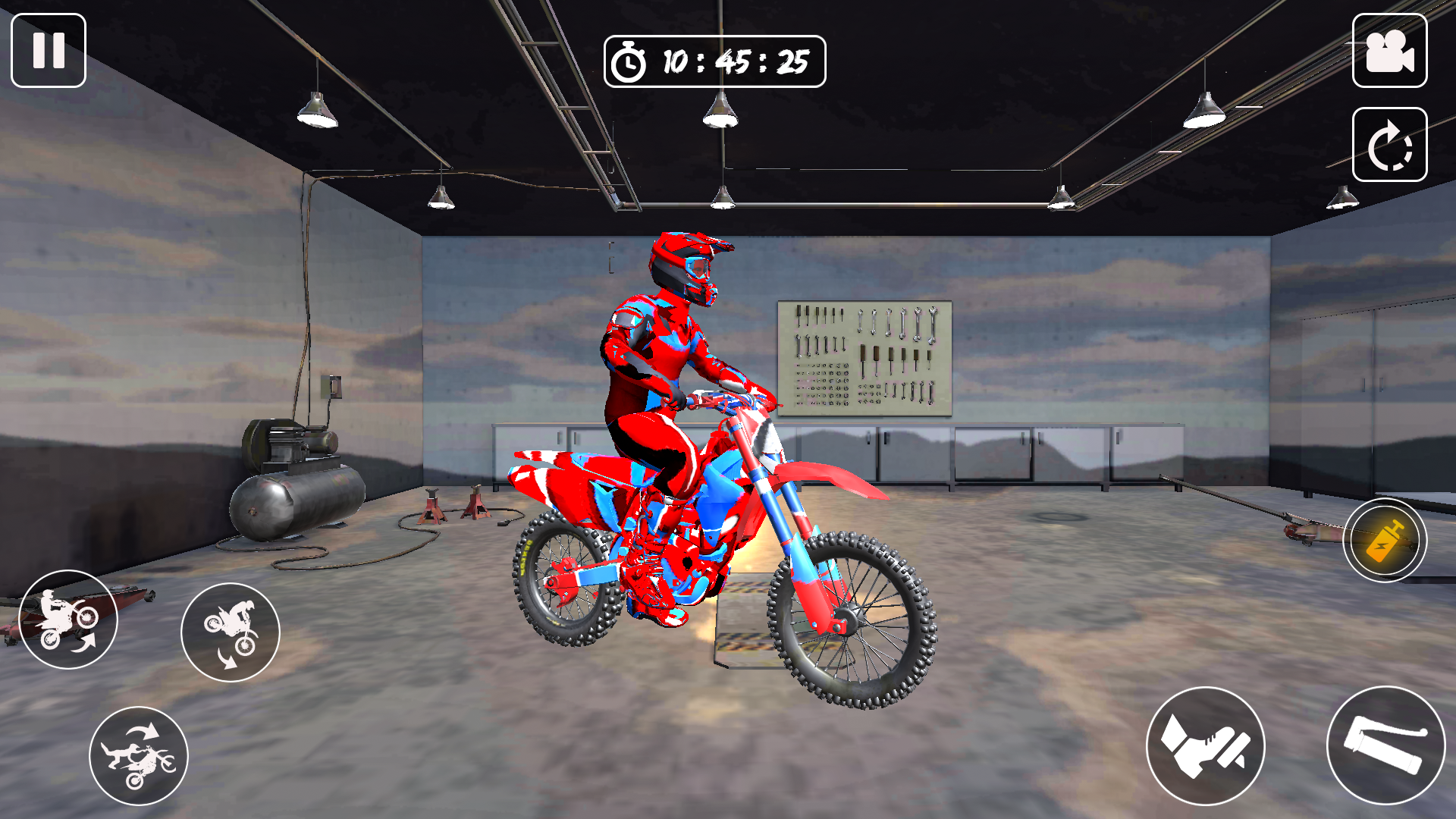Pause the game

[x=47, y=52]
